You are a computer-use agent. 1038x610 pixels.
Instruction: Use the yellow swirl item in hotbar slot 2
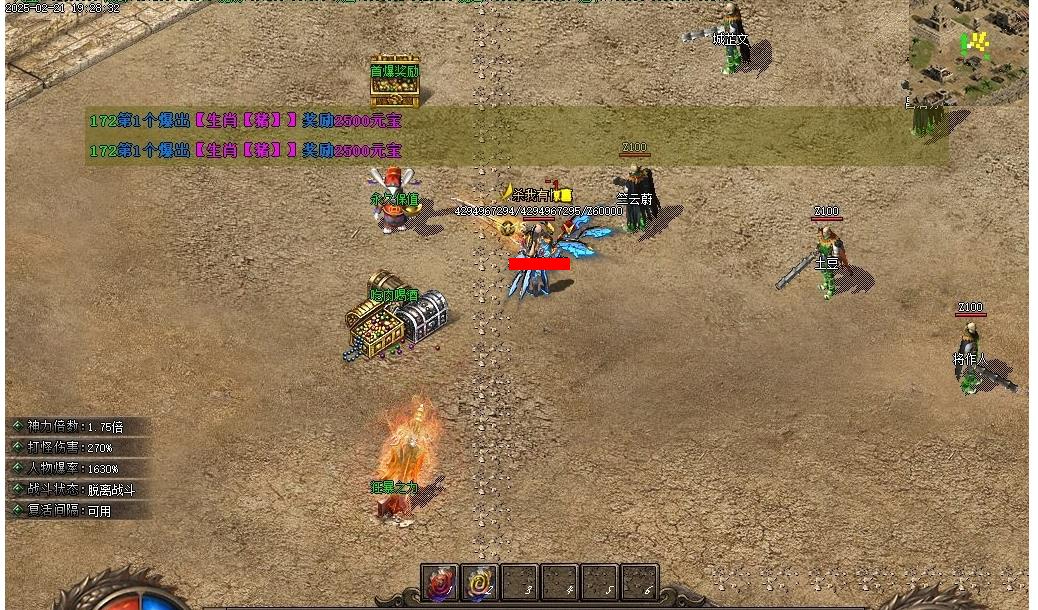[480, 582]
